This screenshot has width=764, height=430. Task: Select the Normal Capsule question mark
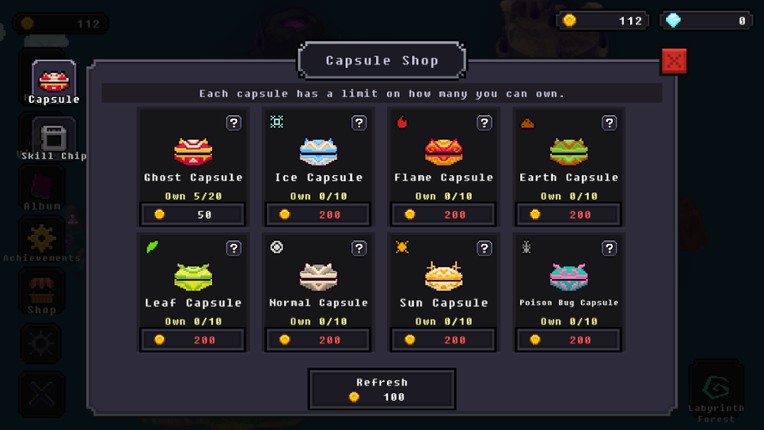pos(358,248)
